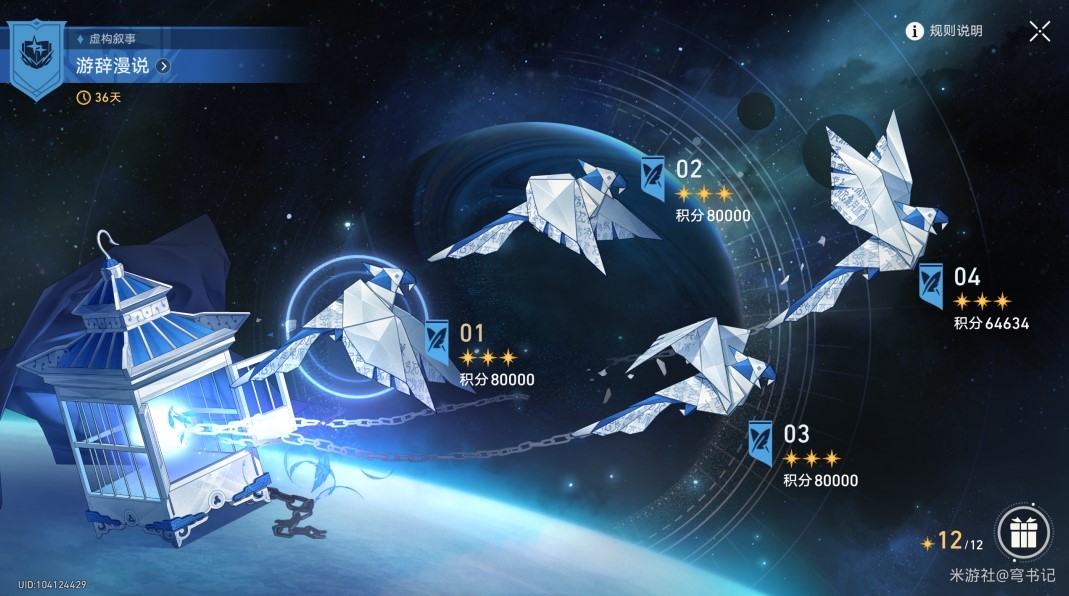
Task: Click the shield emblem badge icon
Action: click(x=37, y=58)
